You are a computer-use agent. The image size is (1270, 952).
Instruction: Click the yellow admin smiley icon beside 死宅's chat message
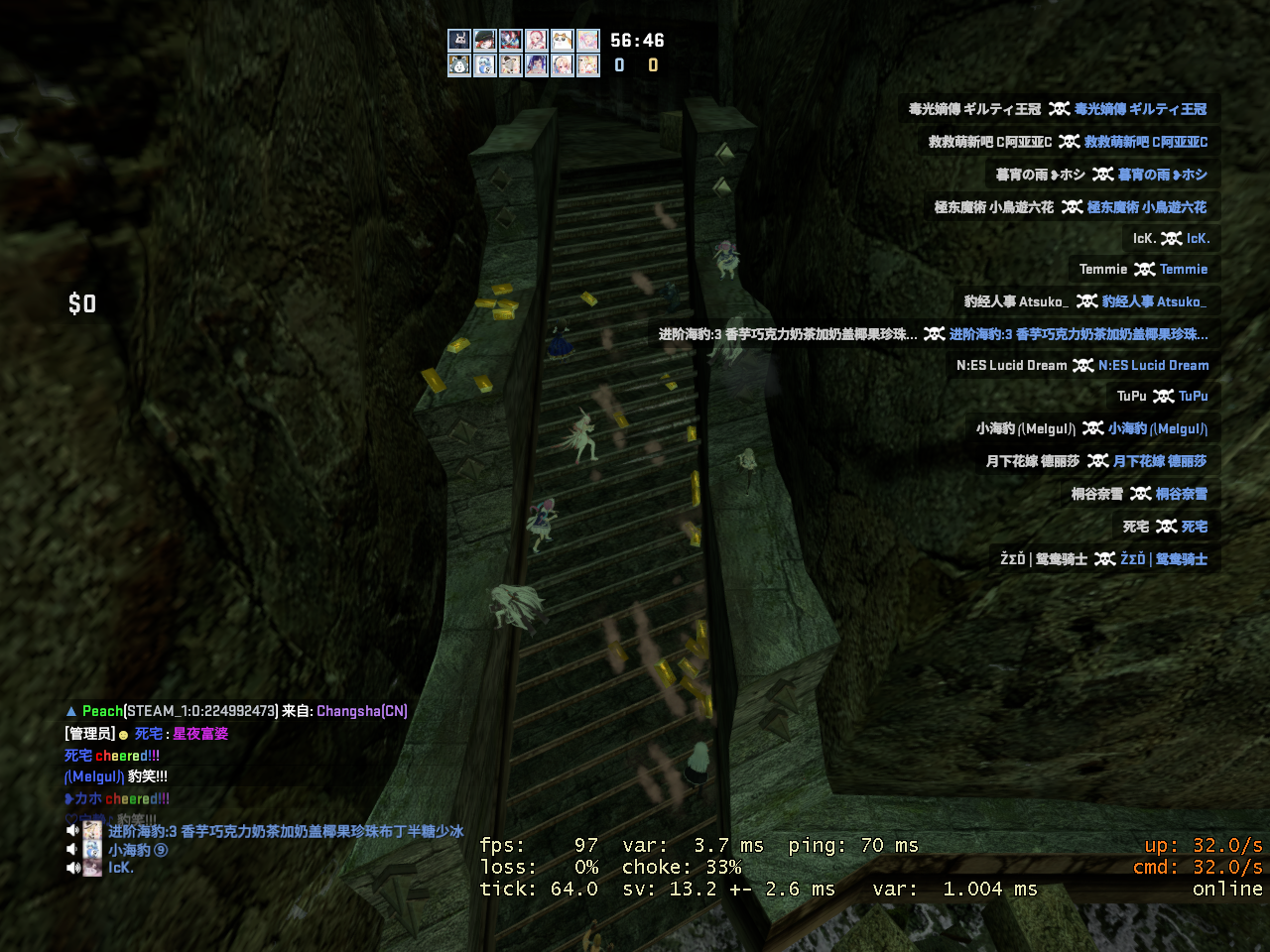point(123,734)
